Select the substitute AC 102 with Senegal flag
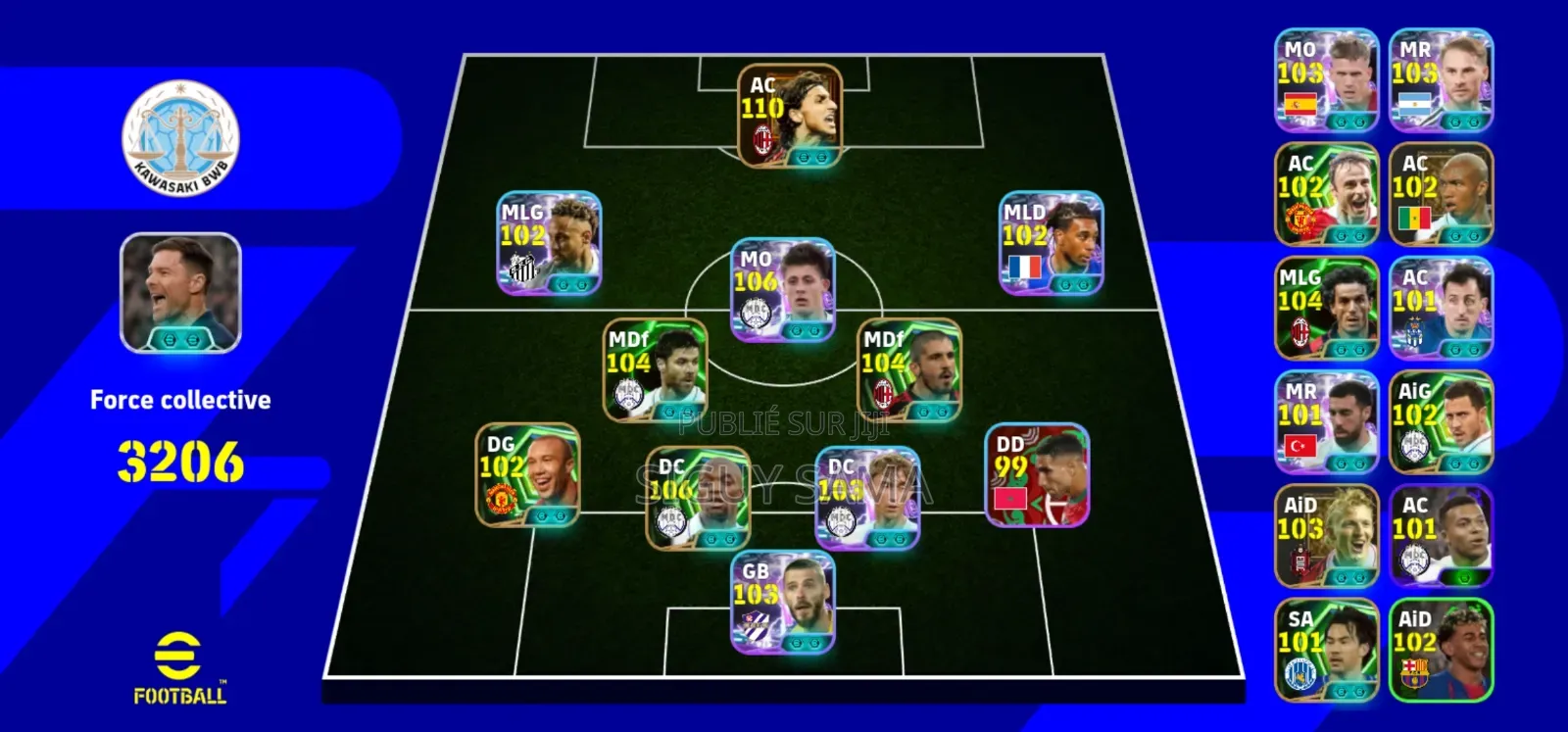 pos(1441,194)
